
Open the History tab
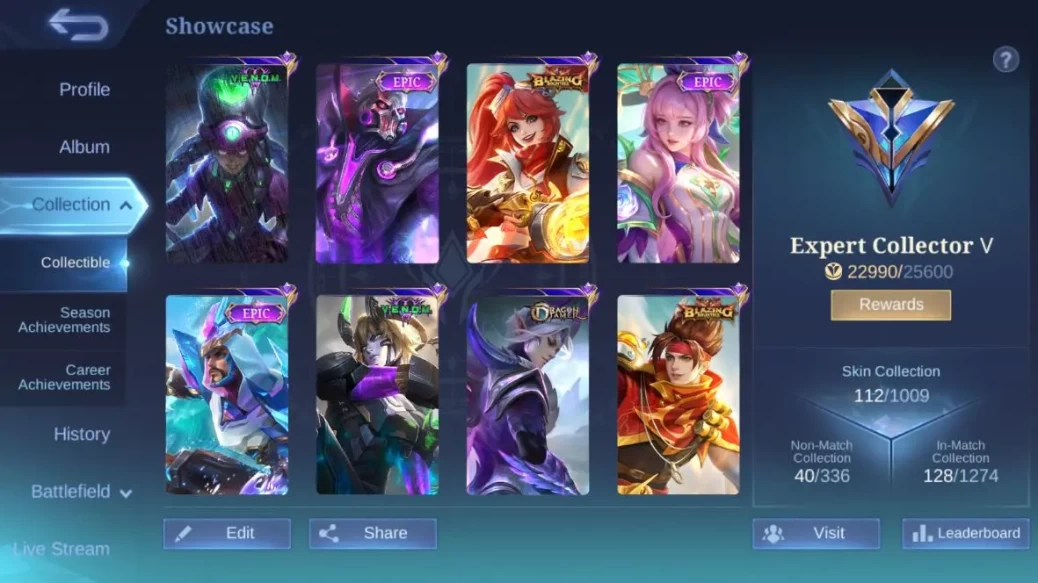point(81,434)
